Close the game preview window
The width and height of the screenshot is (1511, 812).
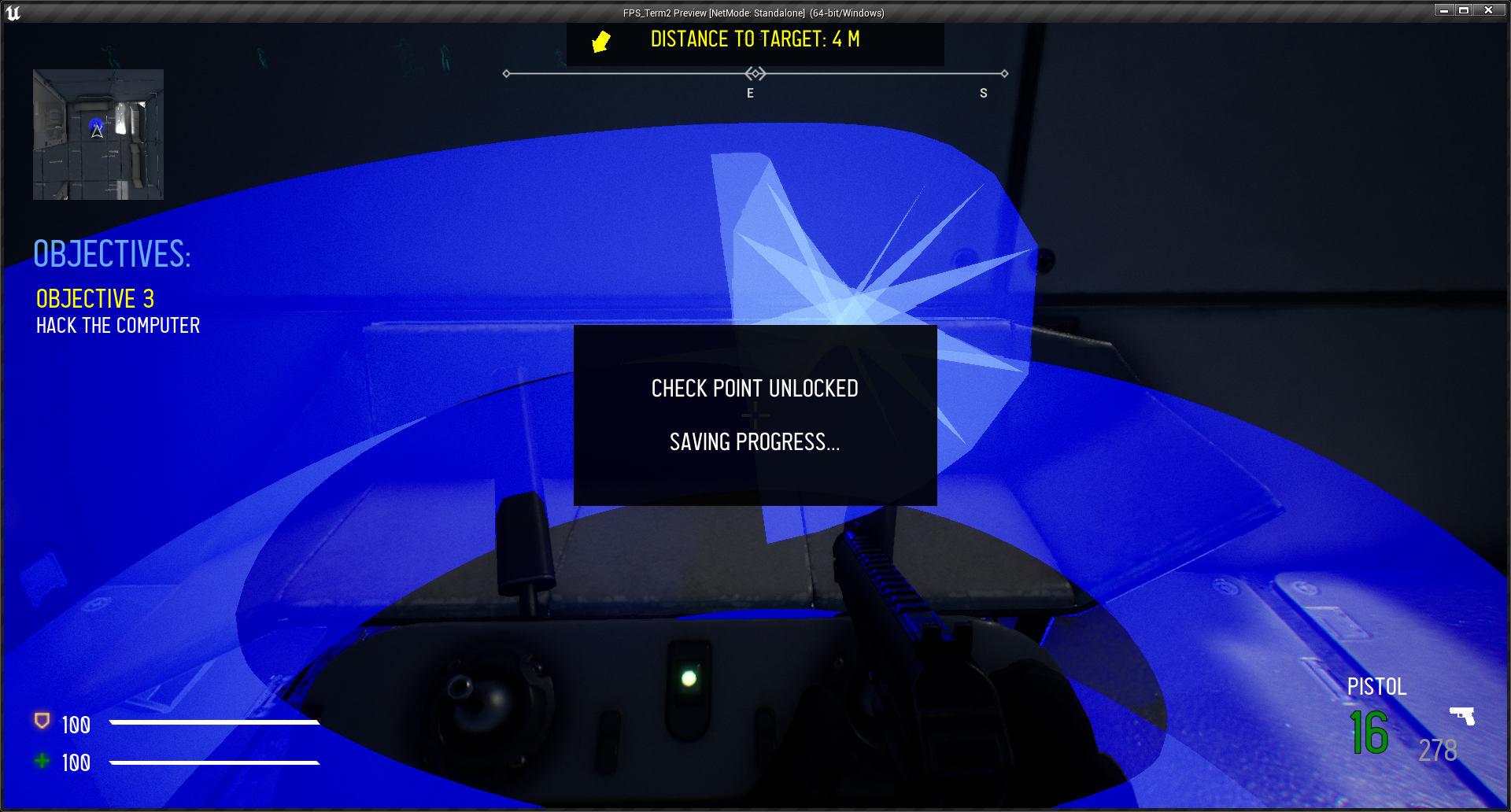1488,10
